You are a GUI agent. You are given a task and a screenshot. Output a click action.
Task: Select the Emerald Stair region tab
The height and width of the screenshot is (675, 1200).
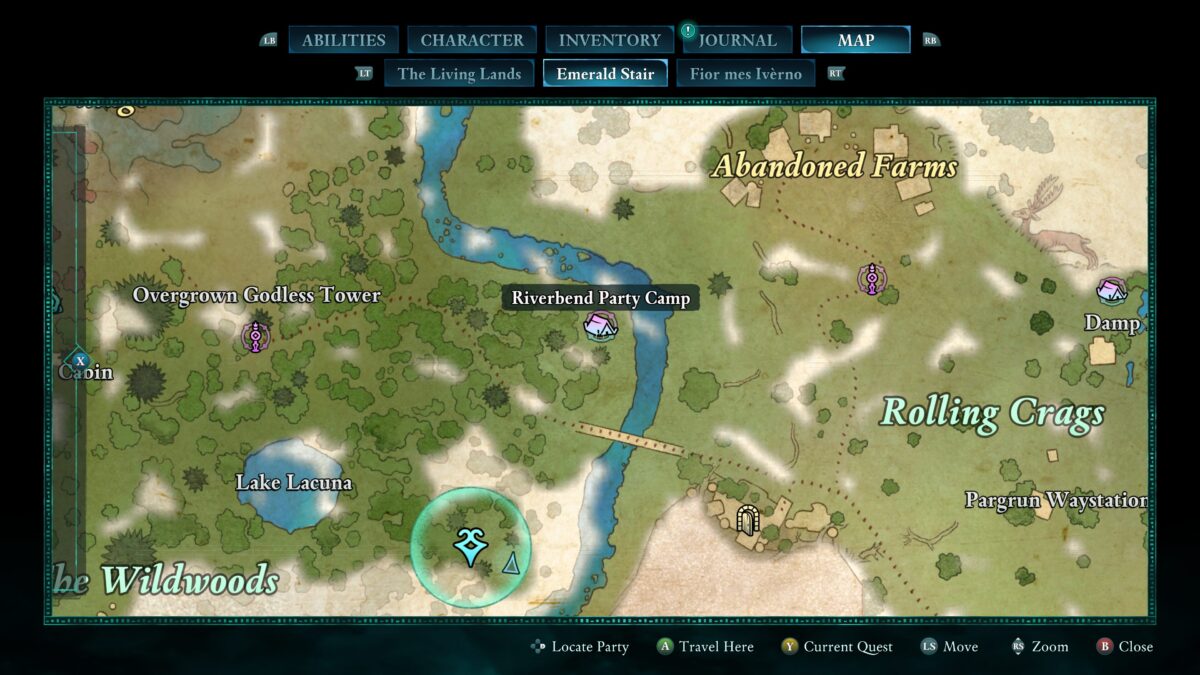tap(605, 73)
